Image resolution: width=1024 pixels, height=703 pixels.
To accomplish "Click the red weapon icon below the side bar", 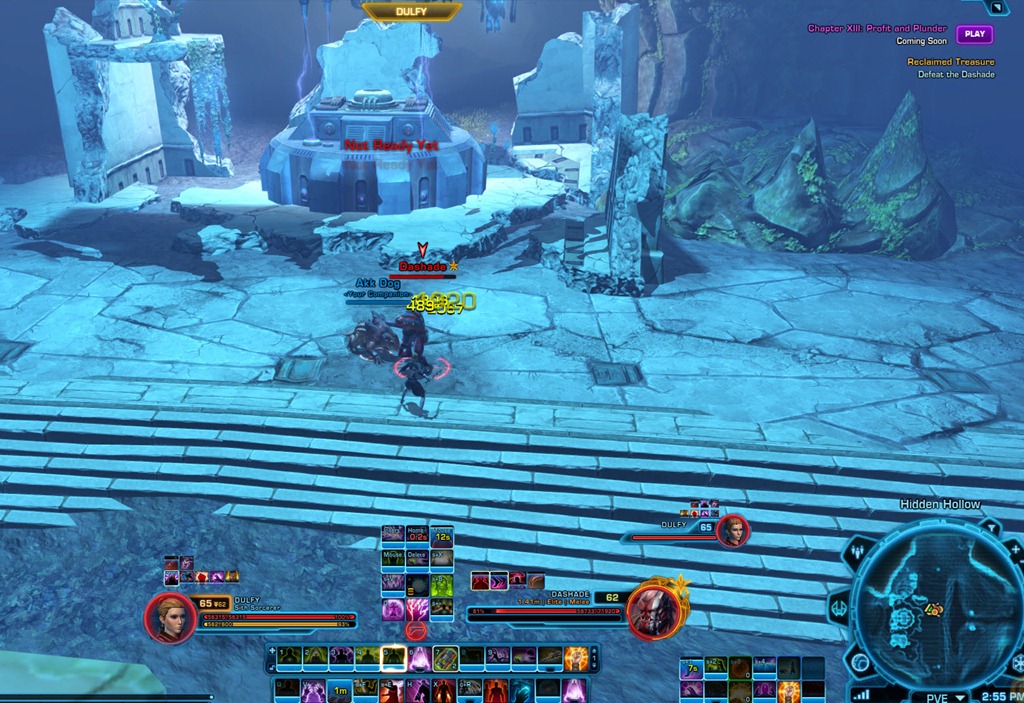I will [417, 630].
